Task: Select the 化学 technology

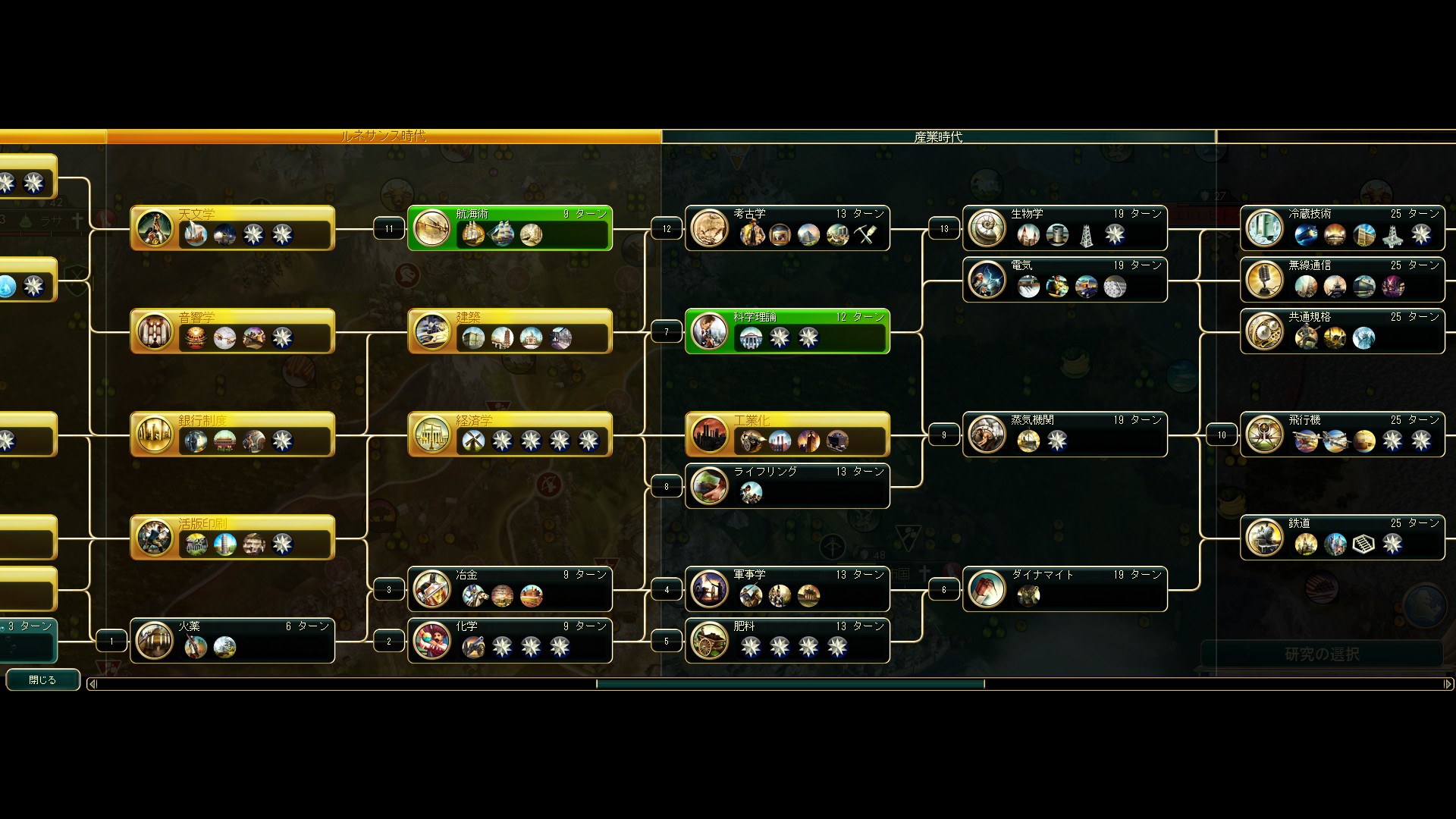Action: (510, 640)
